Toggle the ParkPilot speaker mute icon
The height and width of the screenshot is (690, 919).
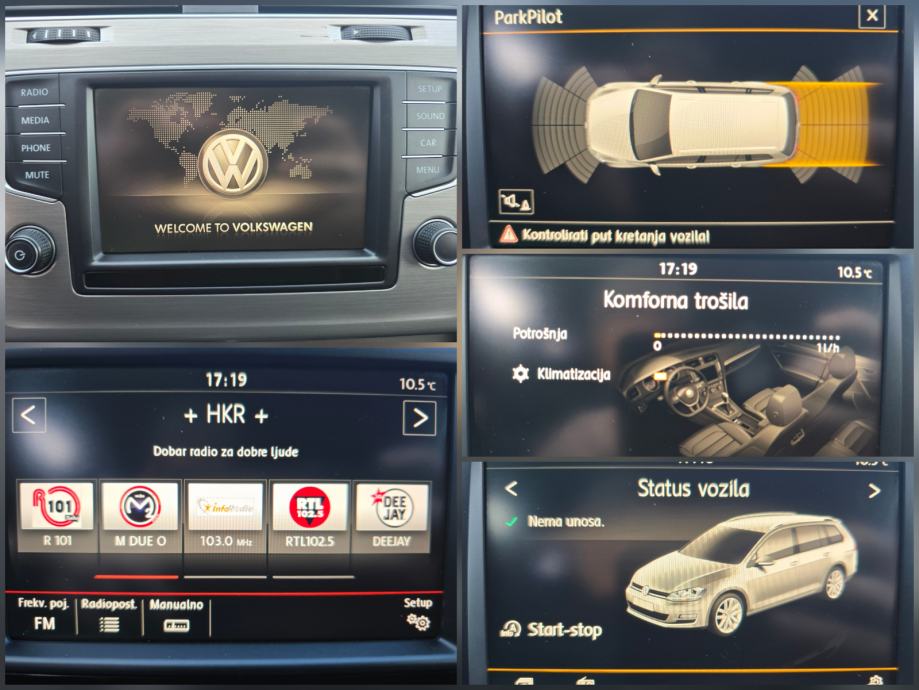click(x=516, y=203)
